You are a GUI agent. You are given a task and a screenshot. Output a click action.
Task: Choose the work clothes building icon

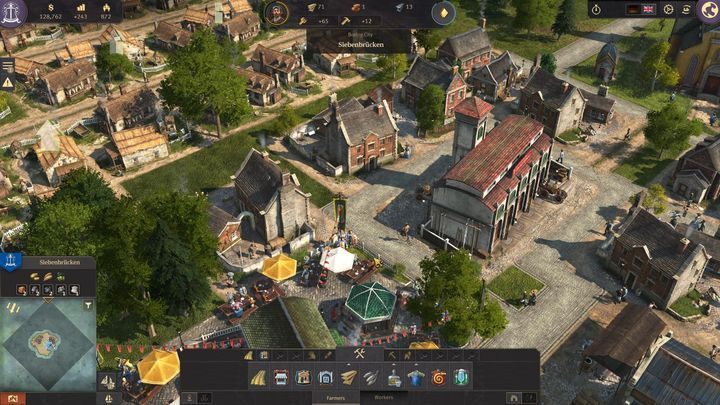coord(416,377)
